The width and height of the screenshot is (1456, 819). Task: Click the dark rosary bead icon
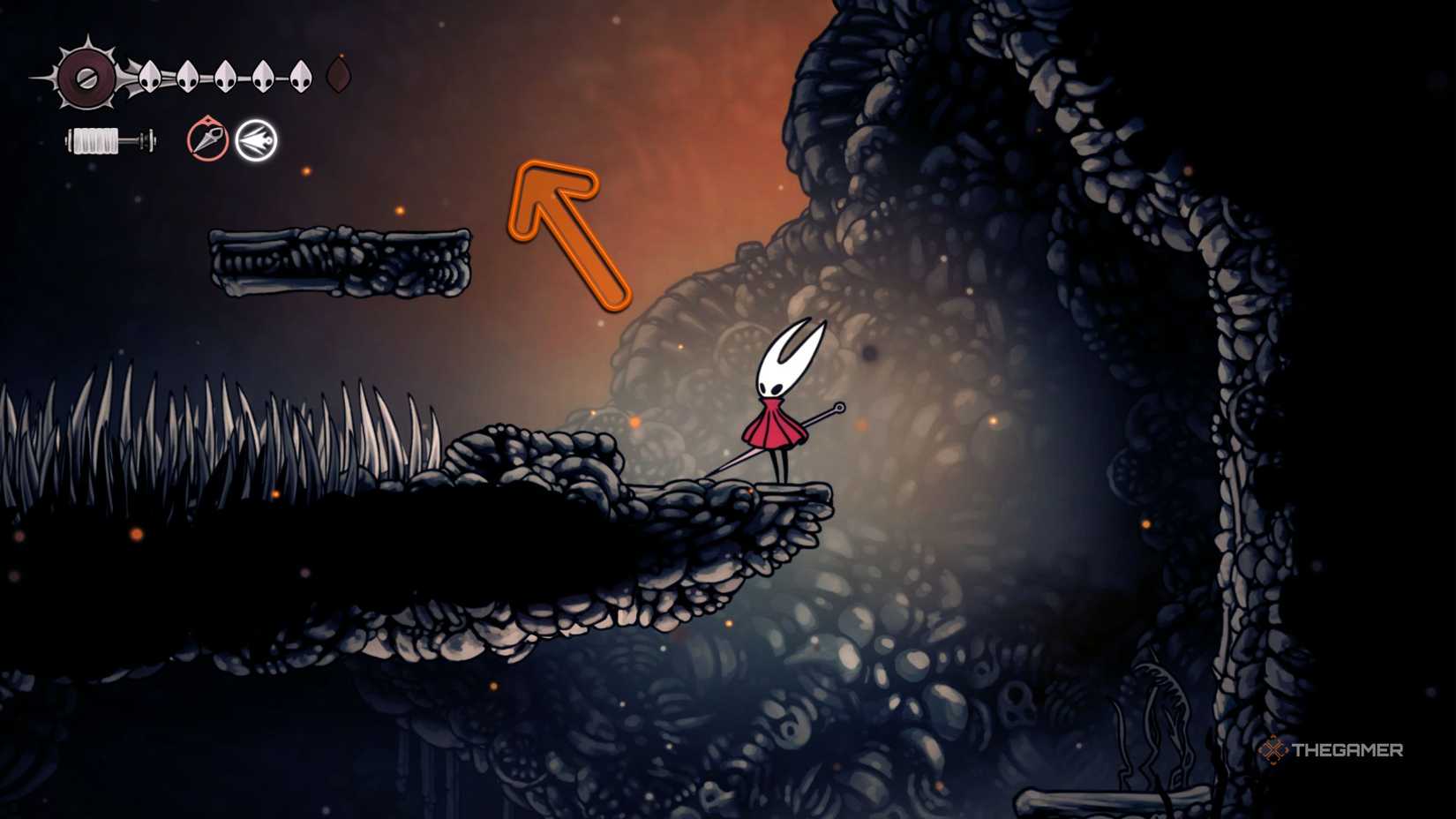tap(341, 75)
